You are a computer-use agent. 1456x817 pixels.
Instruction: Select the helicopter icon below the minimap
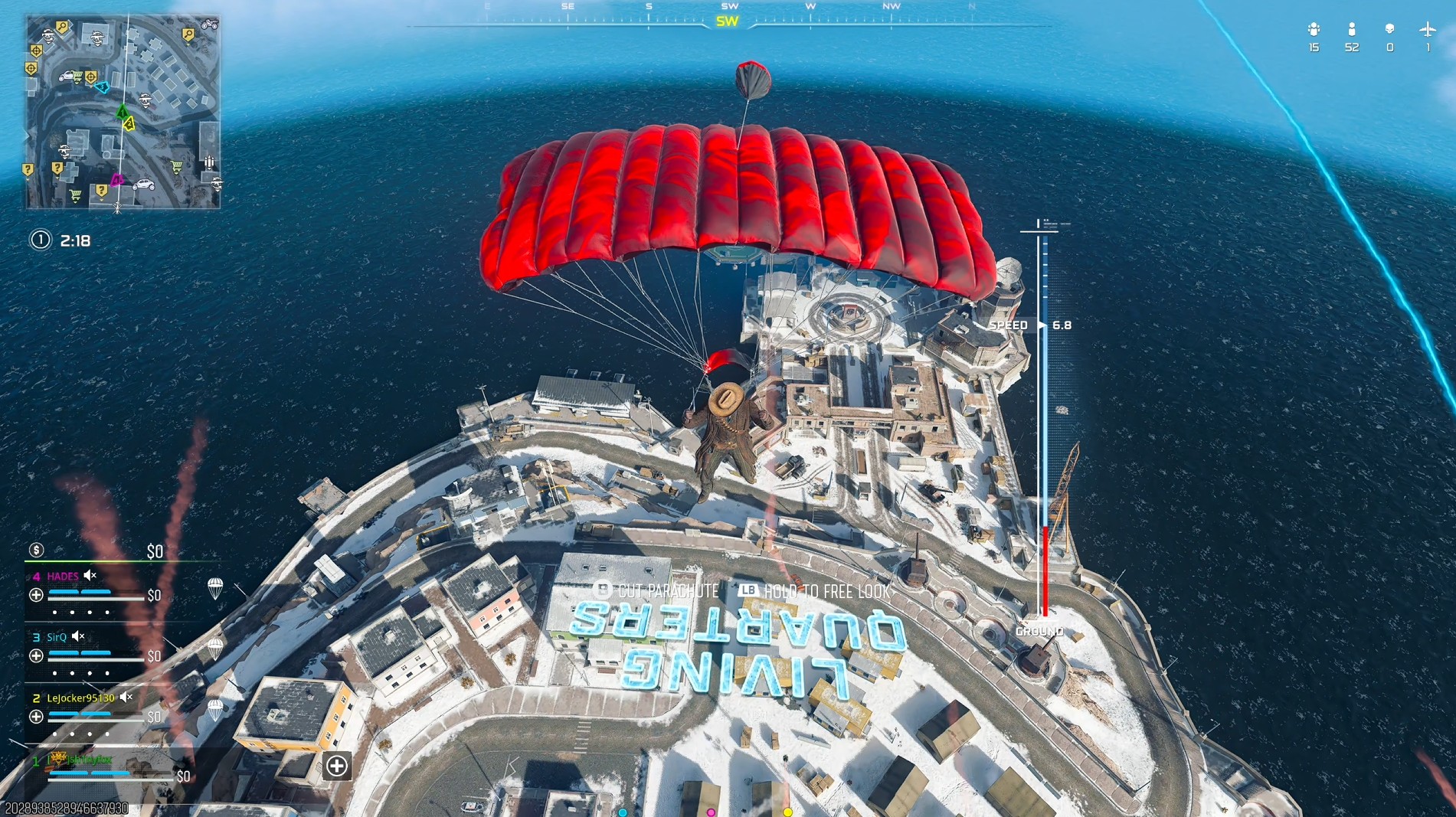[119, 207]
